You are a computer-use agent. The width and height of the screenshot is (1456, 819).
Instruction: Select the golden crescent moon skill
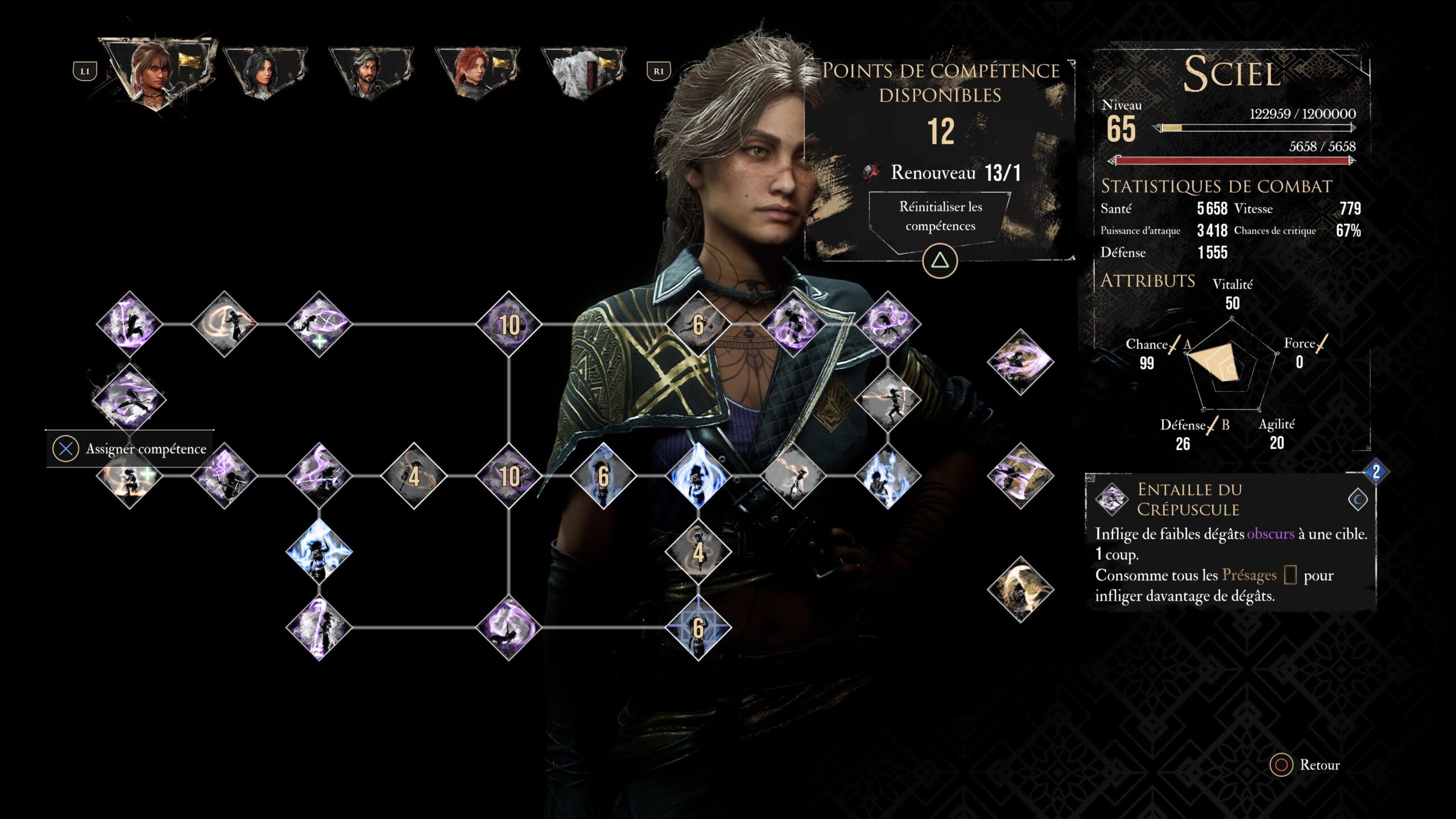pos(1020,589)
